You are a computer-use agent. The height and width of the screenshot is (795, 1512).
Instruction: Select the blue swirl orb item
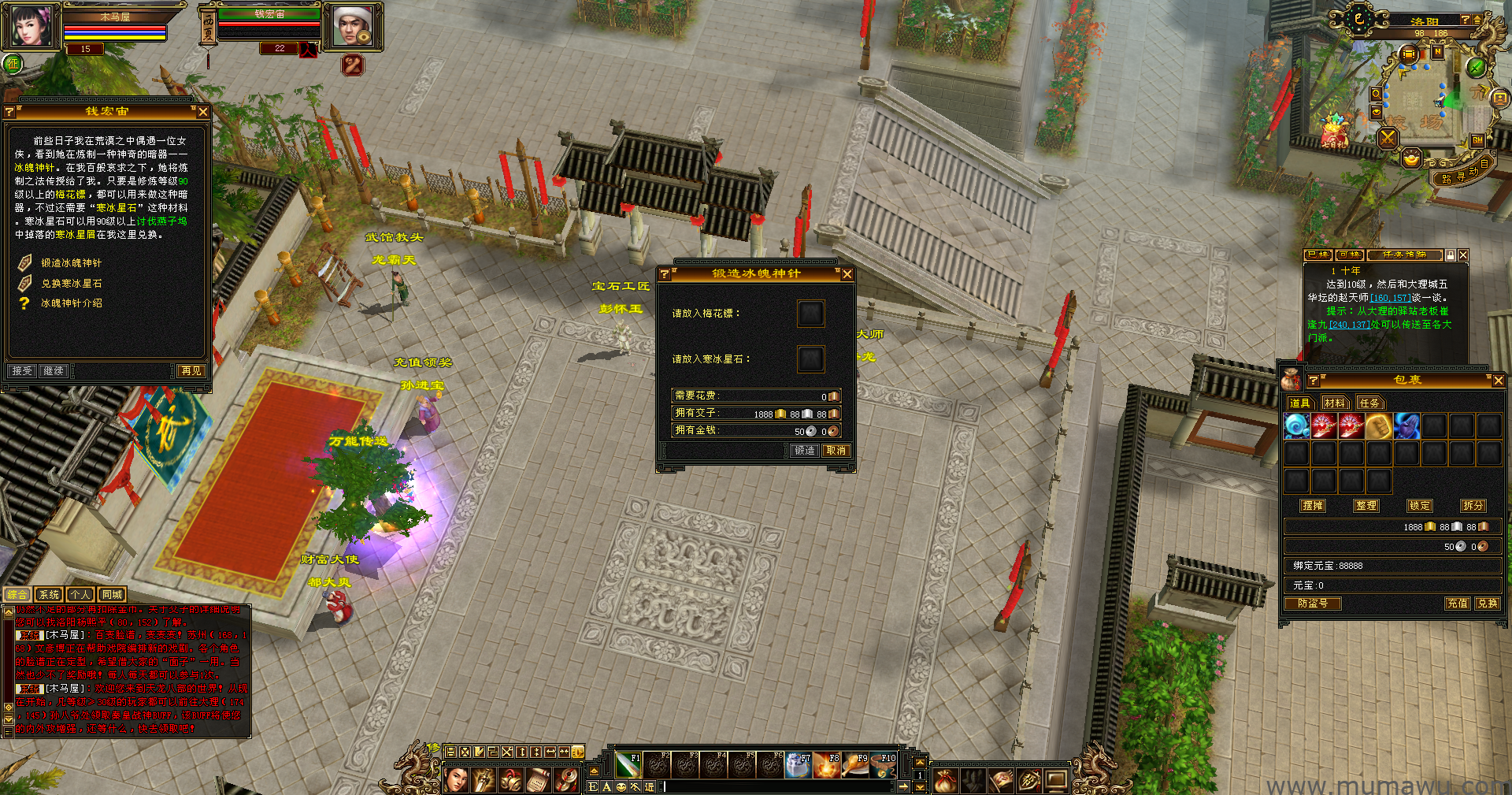[1296, 426]
